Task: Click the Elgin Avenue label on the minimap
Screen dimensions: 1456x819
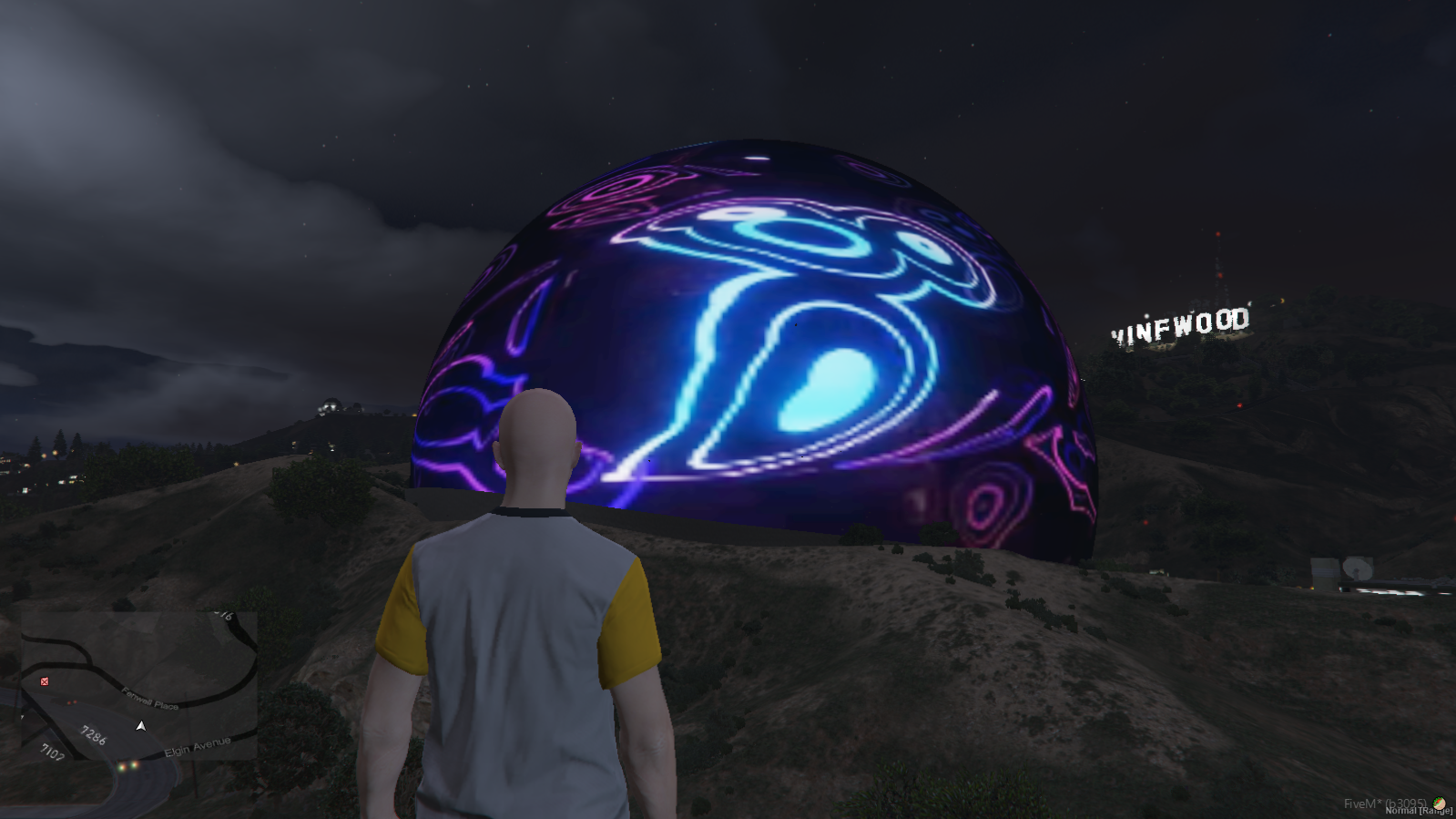Action: pos(198,747)
